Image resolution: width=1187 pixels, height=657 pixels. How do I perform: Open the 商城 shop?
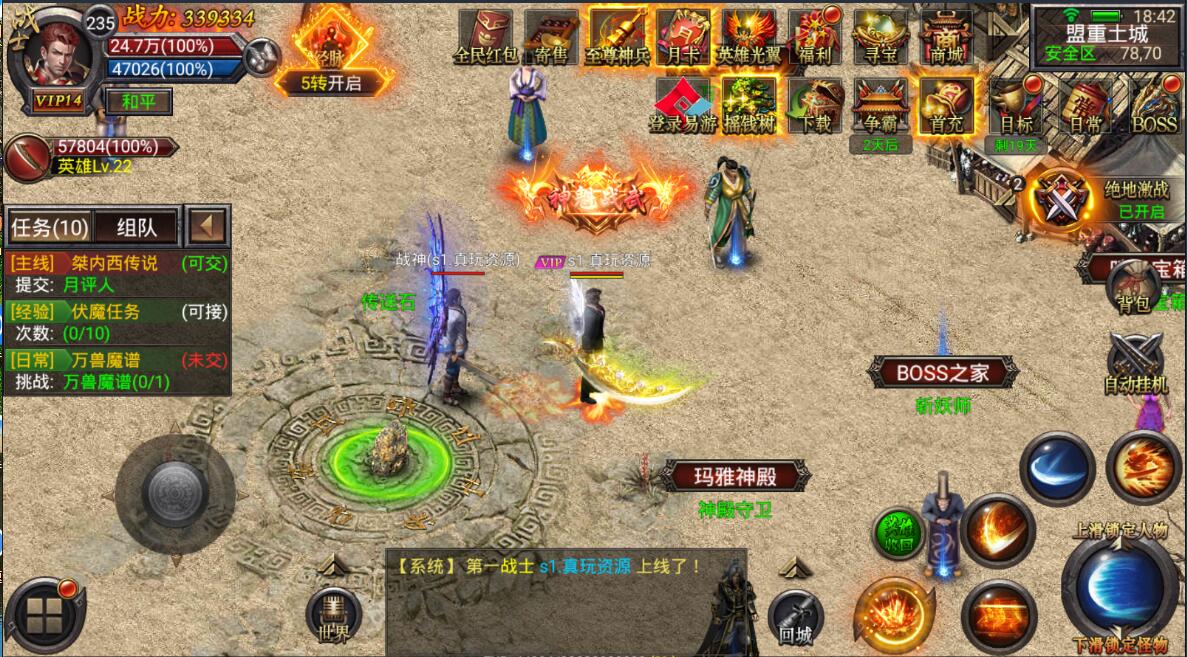point(946,38)
